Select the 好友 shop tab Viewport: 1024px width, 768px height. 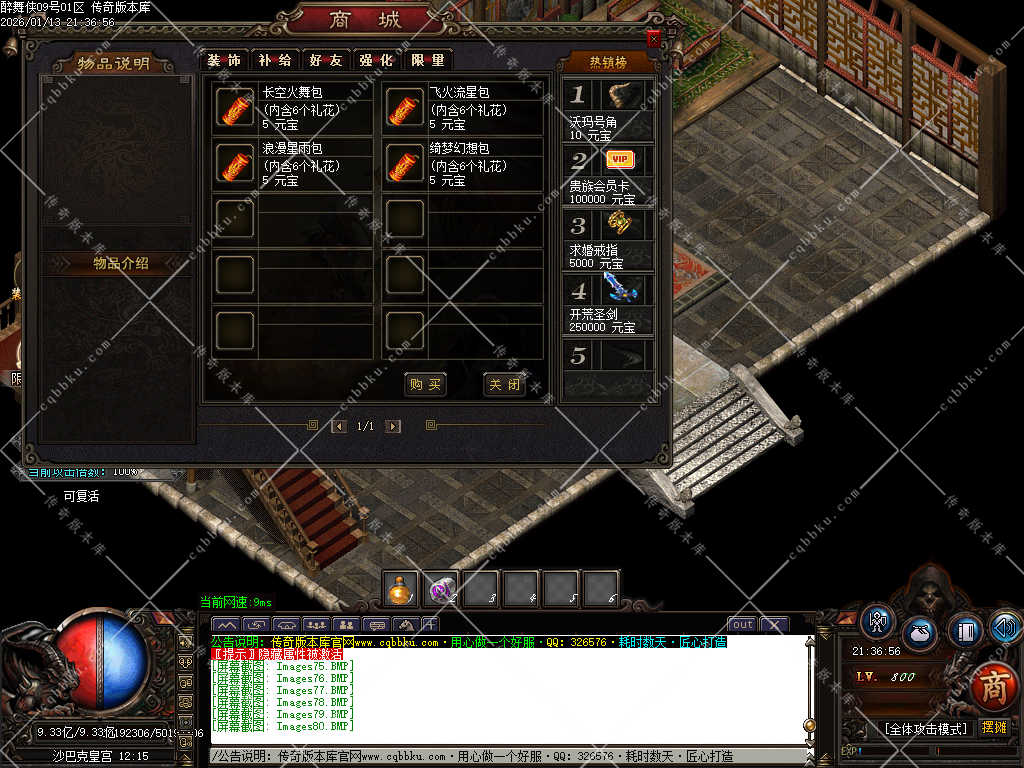[x=326, y=60]
